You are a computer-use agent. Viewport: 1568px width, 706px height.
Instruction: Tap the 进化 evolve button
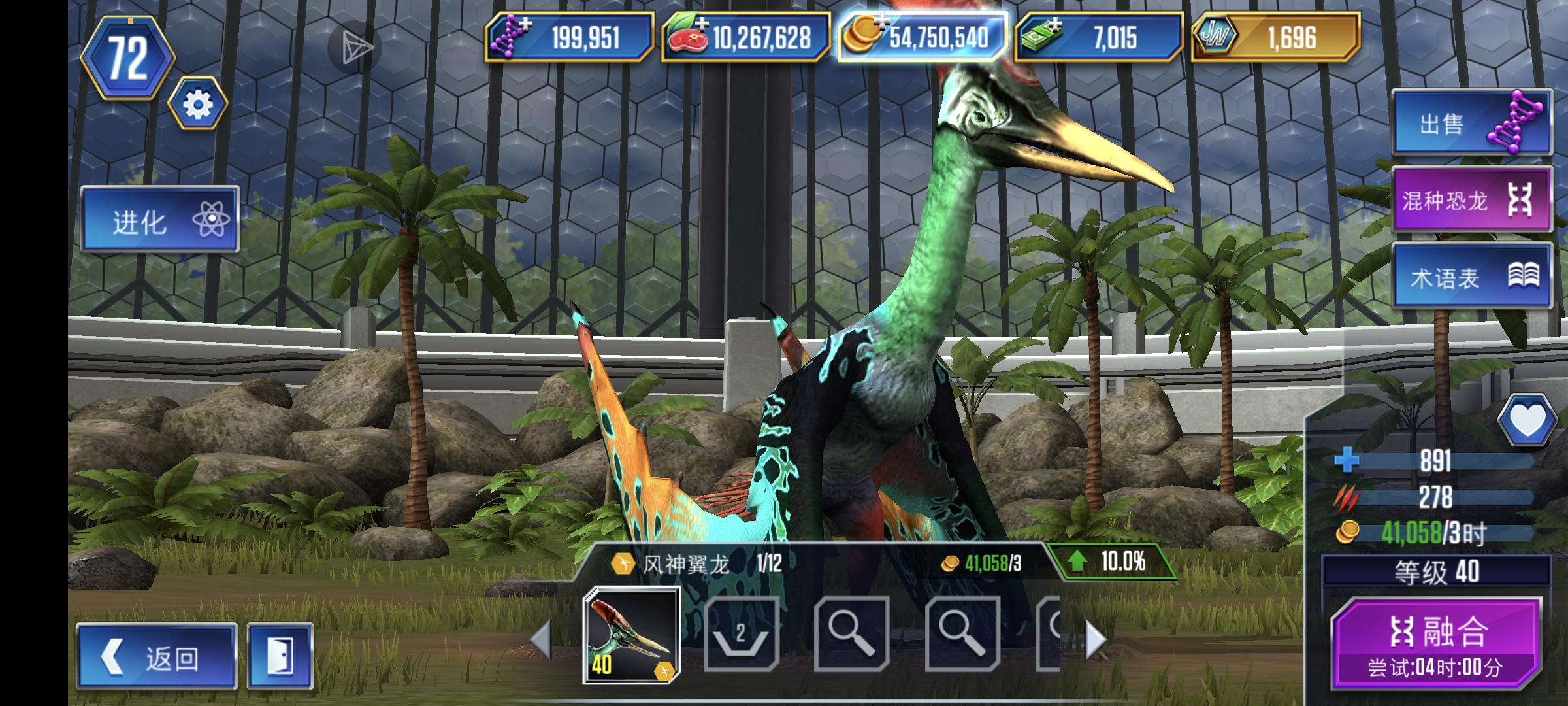pos(160,220)
